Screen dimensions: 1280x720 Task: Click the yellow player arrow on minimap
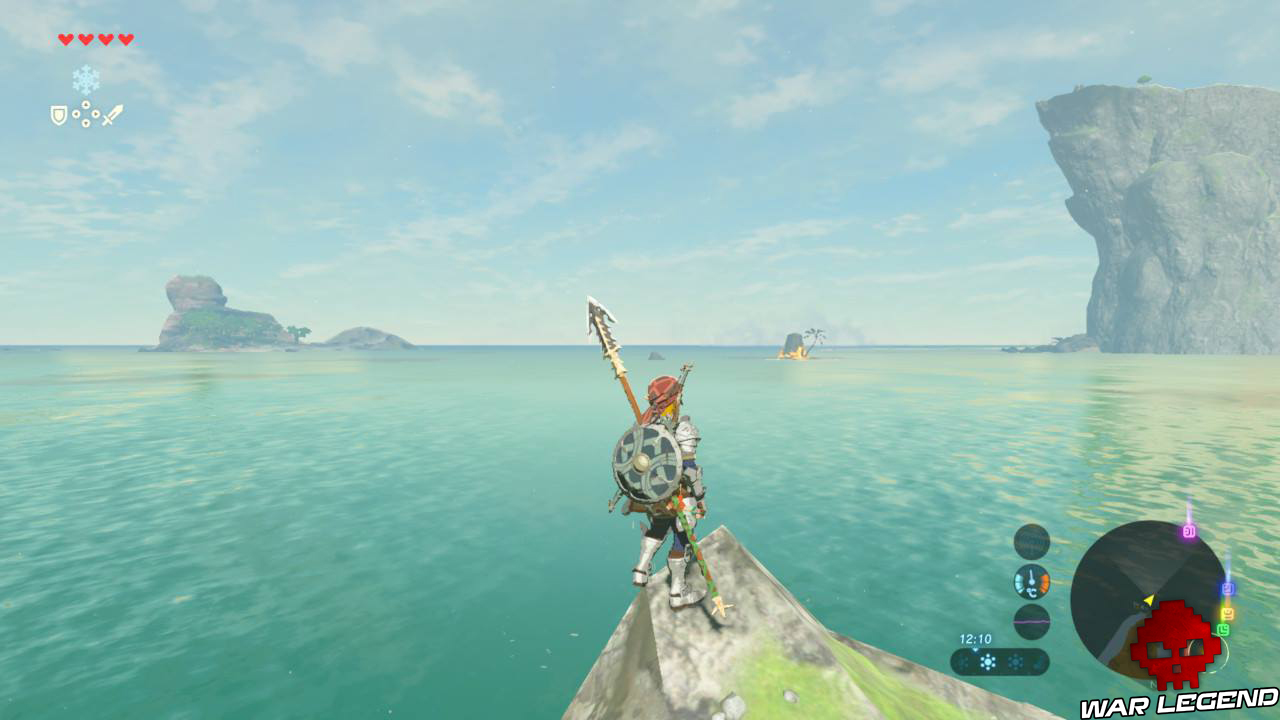pos(1149,599)
